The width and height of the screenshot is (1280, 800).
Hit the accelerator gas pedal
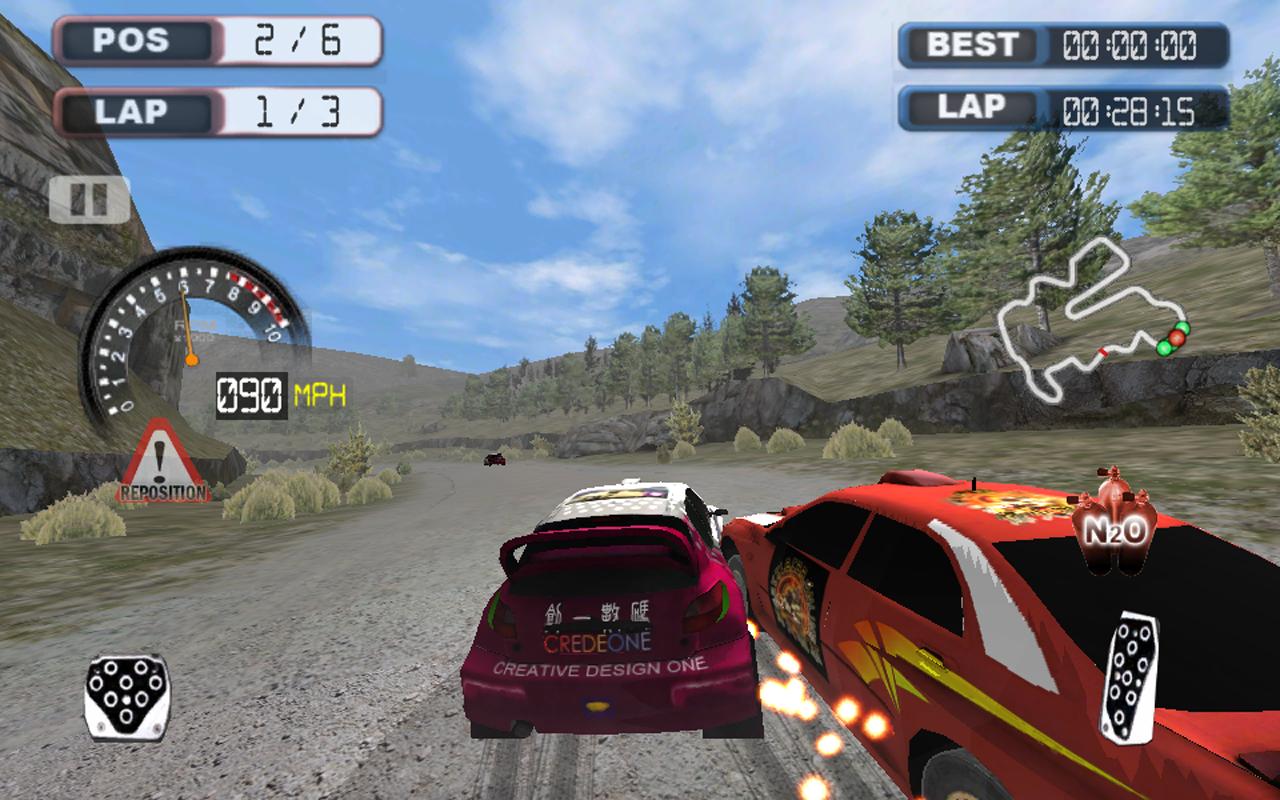(1130, 677)
